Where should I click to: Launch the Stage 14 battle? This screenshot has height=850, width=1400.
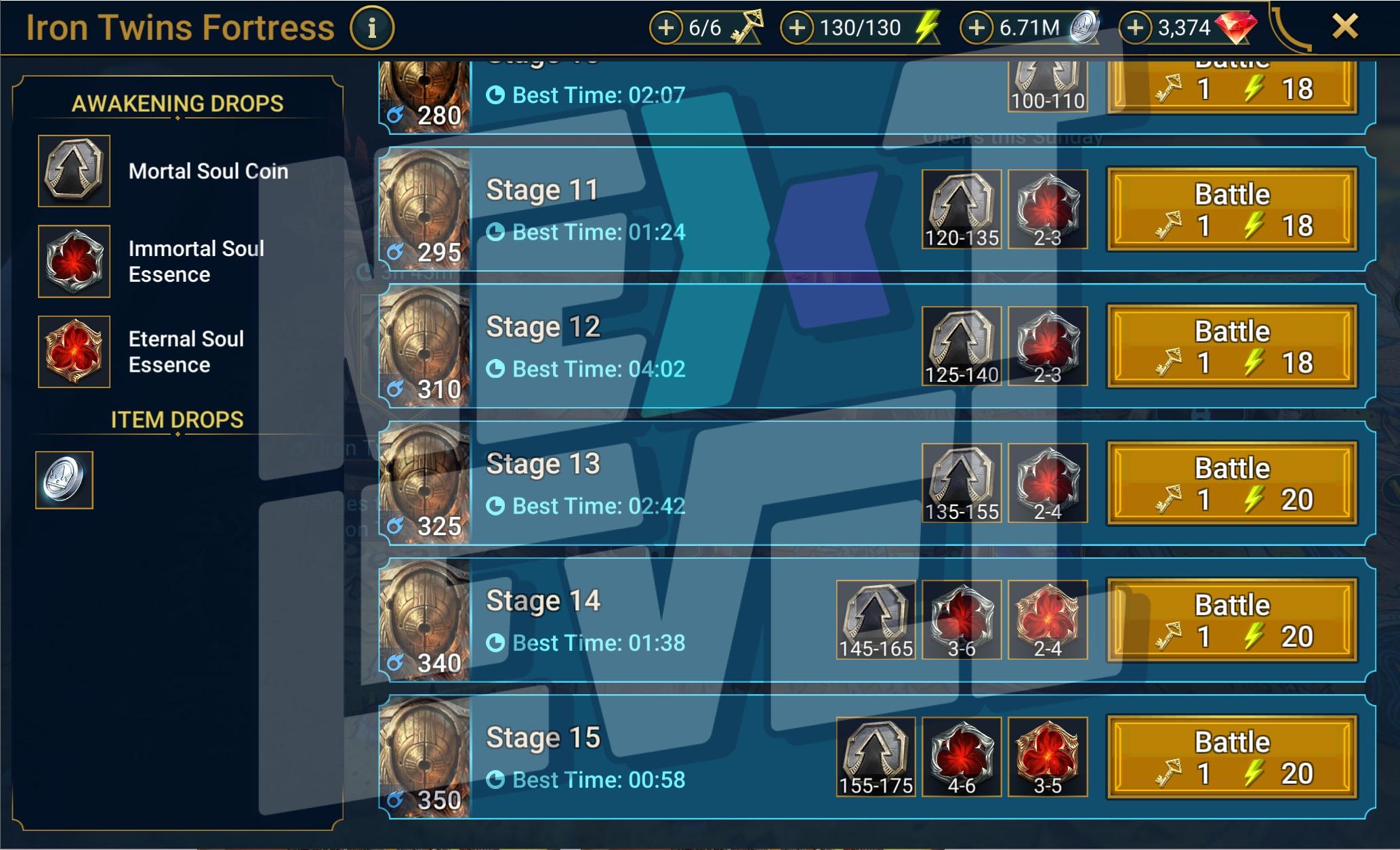point(1231,620)
